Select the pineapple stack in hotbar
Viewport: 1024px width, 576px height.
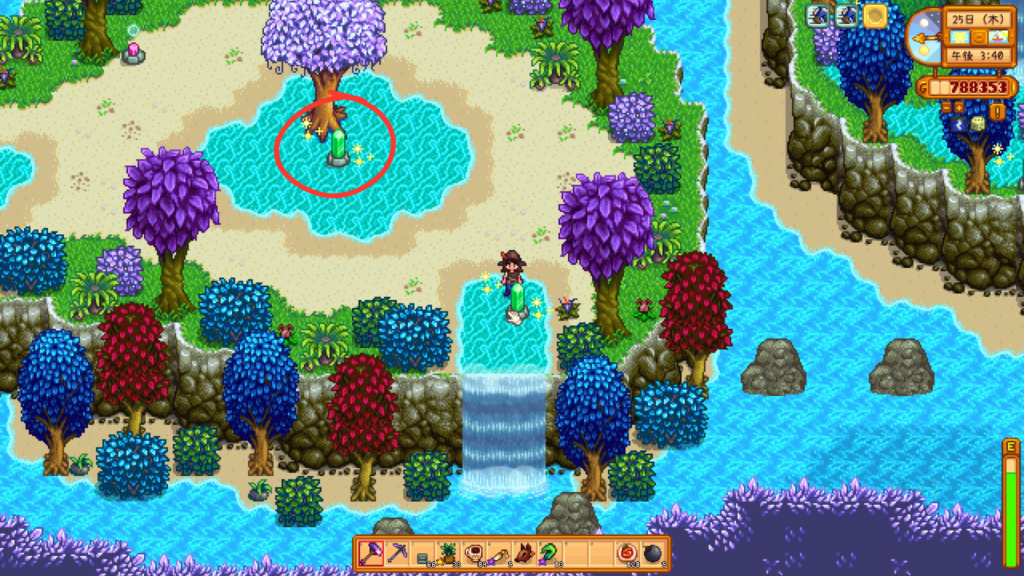(x=447, y=553)
